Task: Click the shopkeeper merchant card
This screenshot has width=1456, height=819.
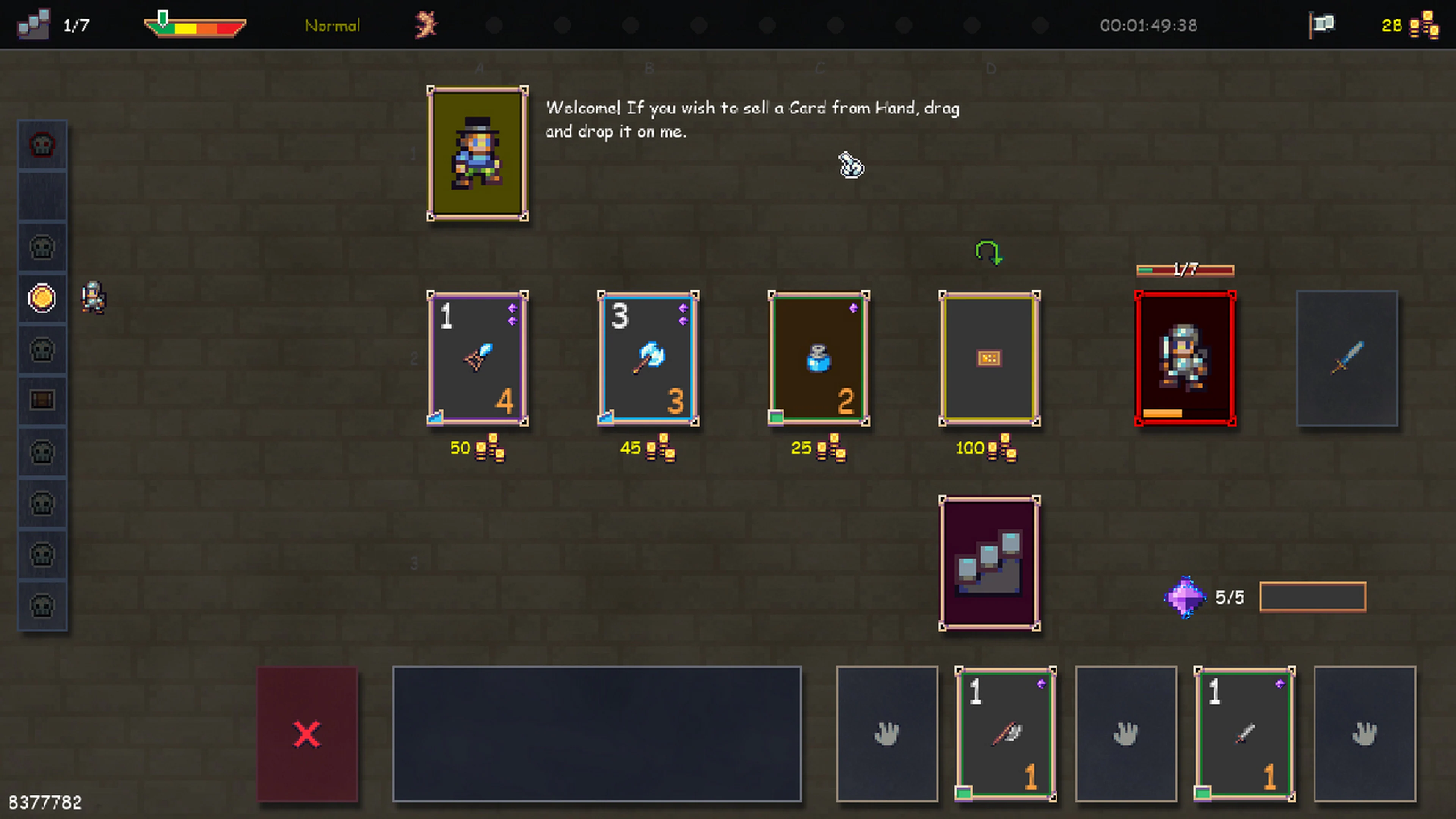Action: pos(478,154)
